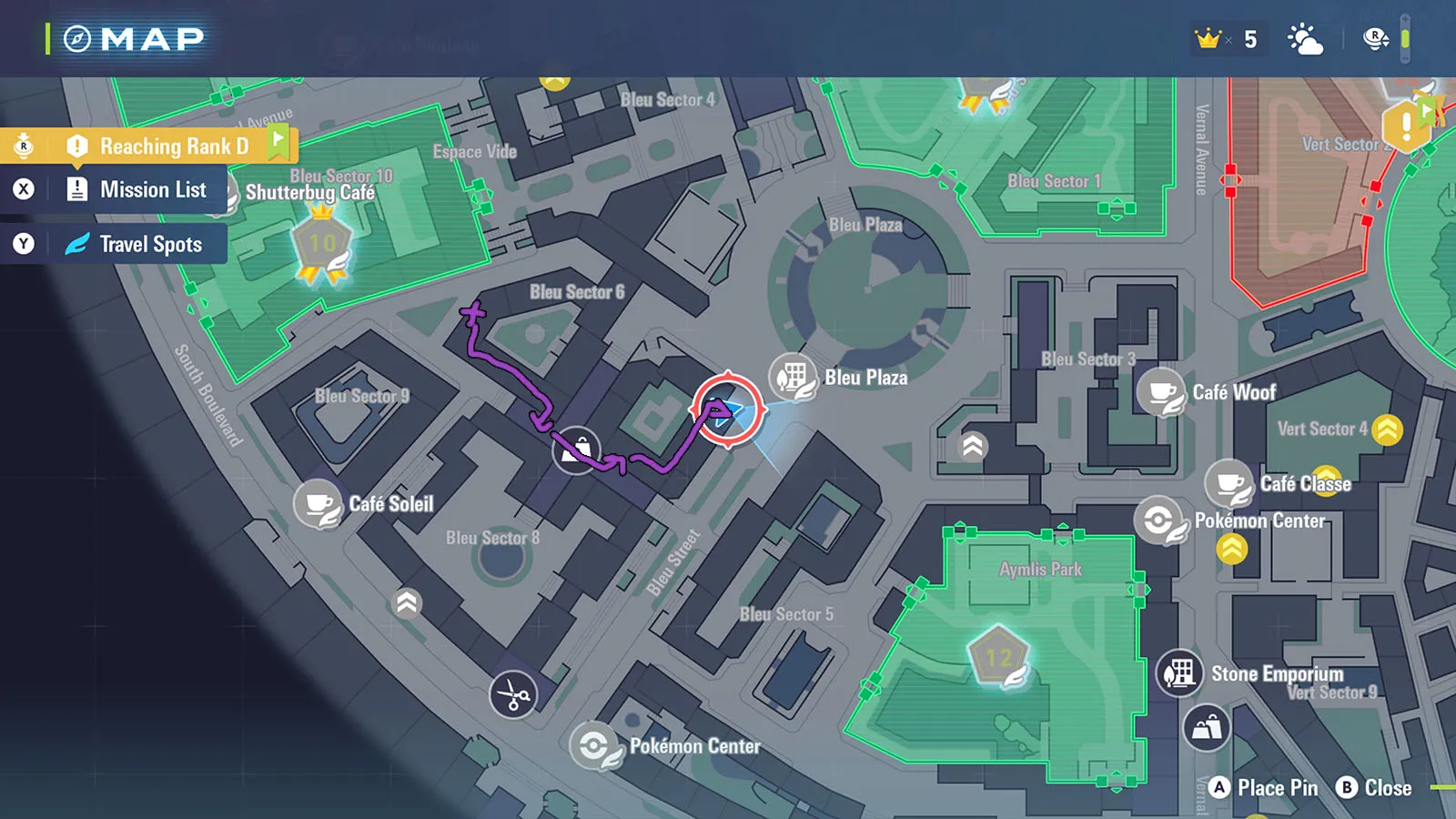Select the Bleu Plaza building icon
Viewport: 1456px width, 819px height.
tap(794, 377)
